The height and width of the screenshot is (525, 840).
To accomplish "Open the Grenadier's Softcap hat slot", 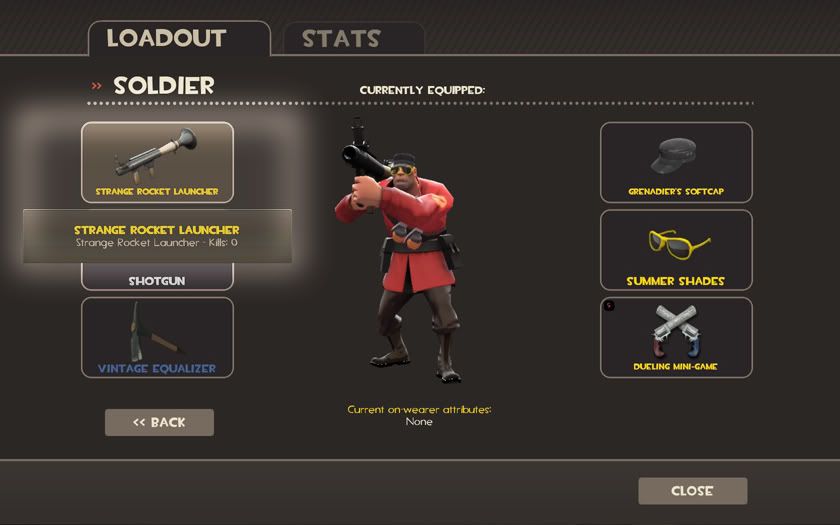I will point(676,162).
